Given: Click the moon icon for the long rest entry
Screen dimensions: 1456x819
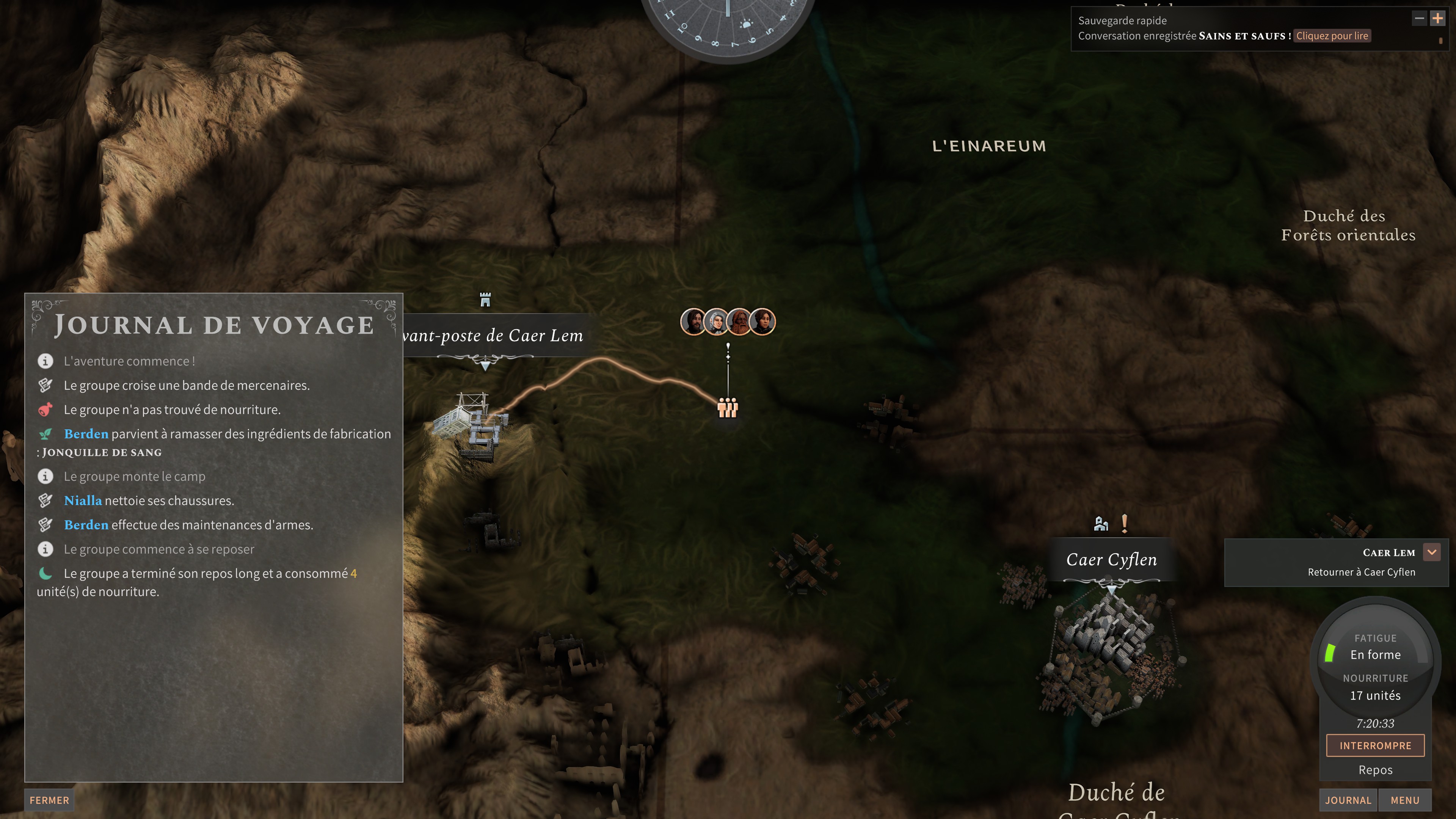Looking at the screenshot, I should (46, 573).
